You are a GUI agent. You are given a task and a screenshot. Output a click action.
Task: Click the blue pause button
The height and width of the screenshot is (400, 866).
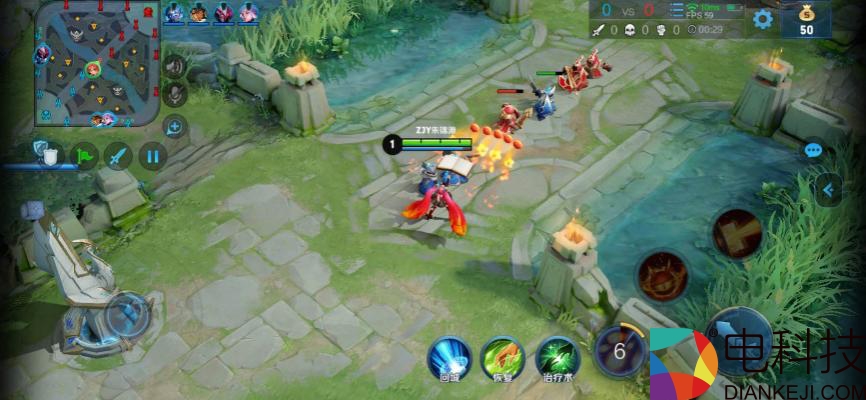[x=152, y=155]
